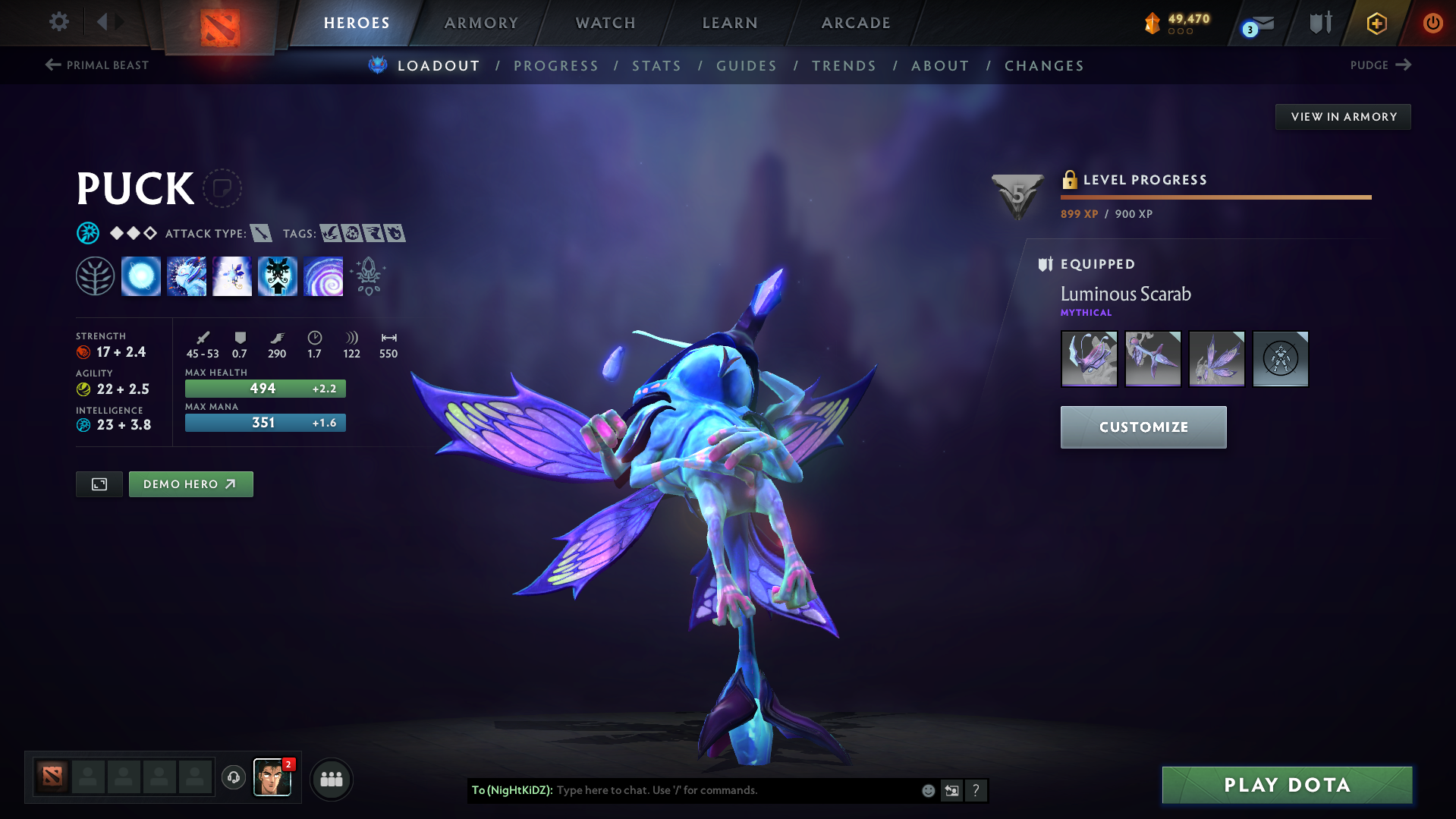The height and width of the screenshot is (819, 1456).
Task: Click the orange Level Progress XP bar
Action: point(1214,197)
